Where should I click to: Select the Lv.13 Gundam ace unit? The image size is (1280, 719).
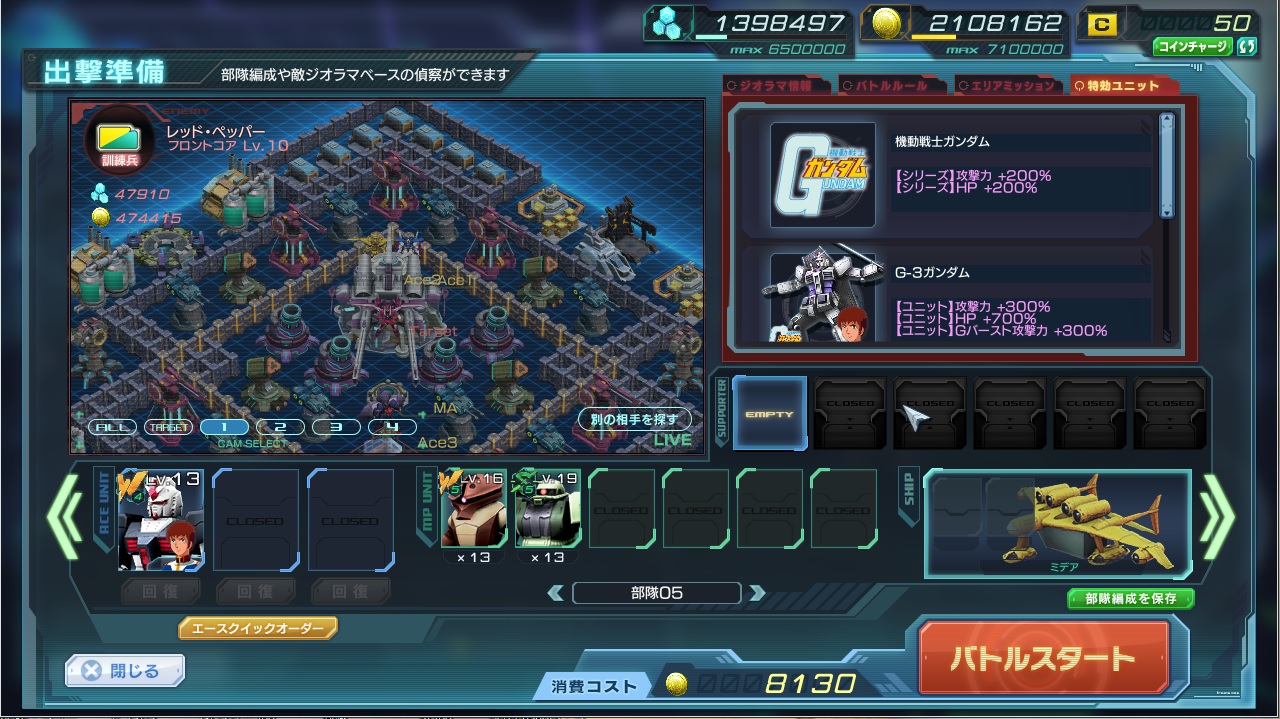(161, 520)
